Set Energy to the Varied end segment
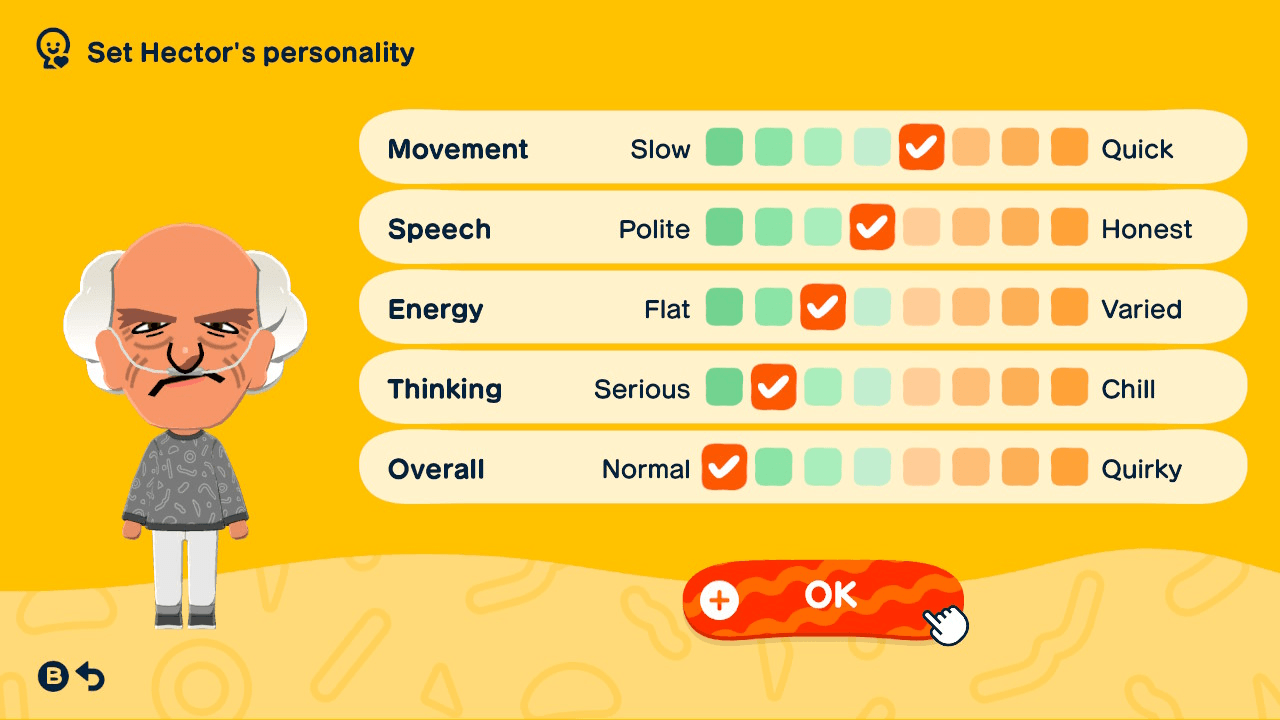The image size is (1280, 720). point(1069,307)
